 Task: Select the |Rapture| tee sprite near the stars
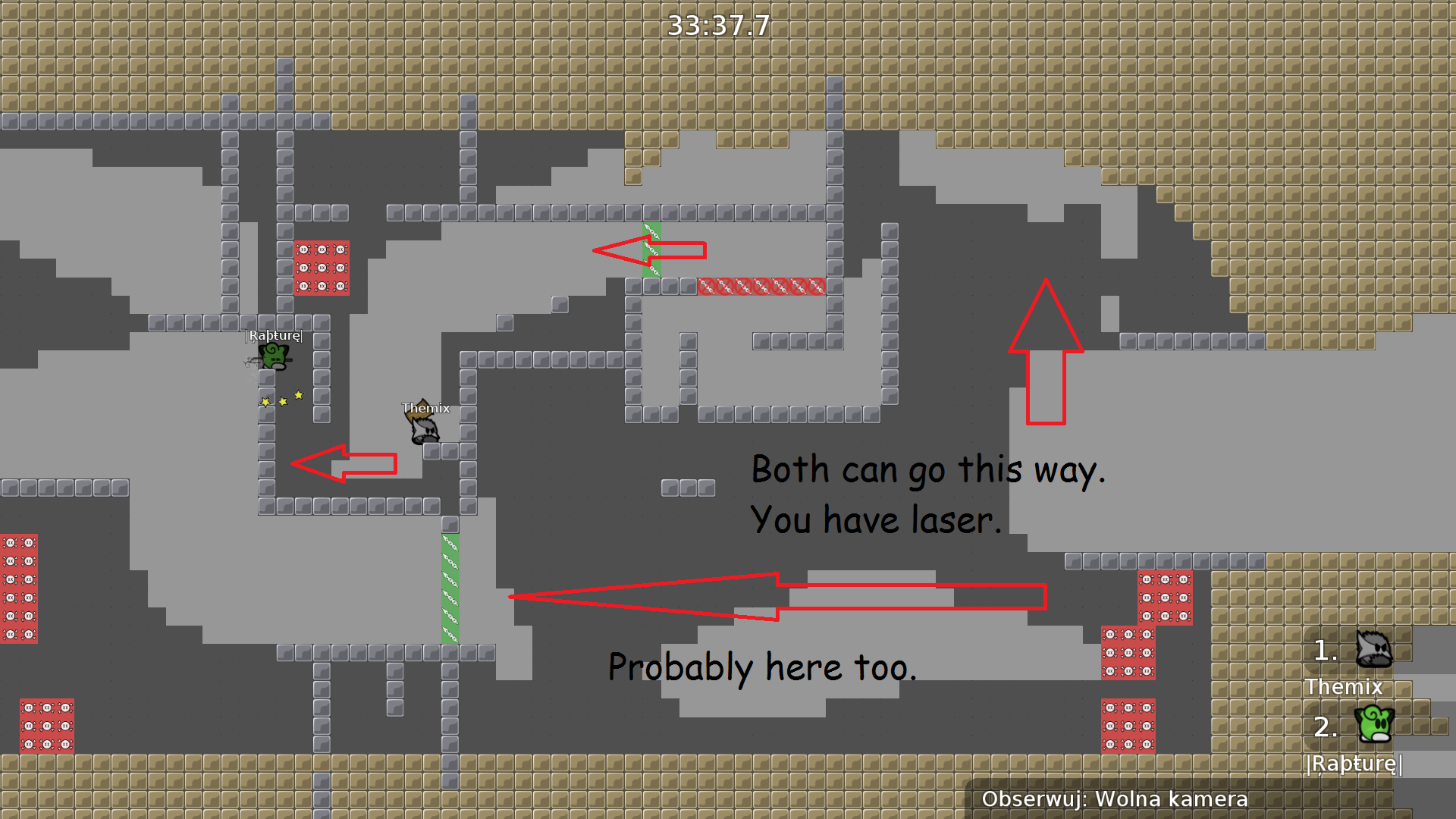click(x=275, y=355)
